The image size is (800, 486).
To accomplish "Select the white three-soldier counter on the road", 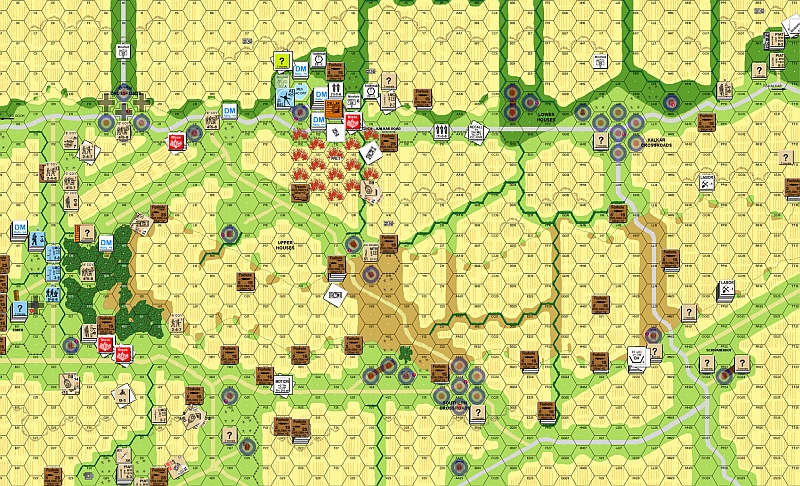I will (x=441, y=131).
